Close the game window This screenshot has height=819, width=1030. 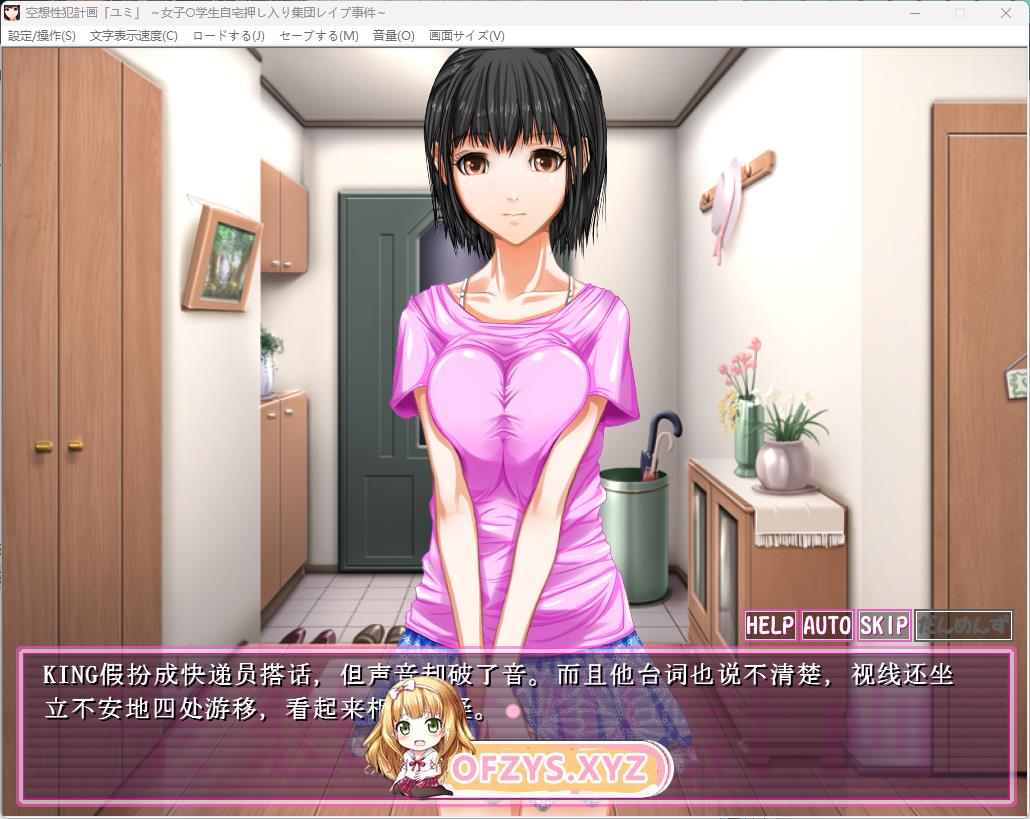tap(1005, 13)
